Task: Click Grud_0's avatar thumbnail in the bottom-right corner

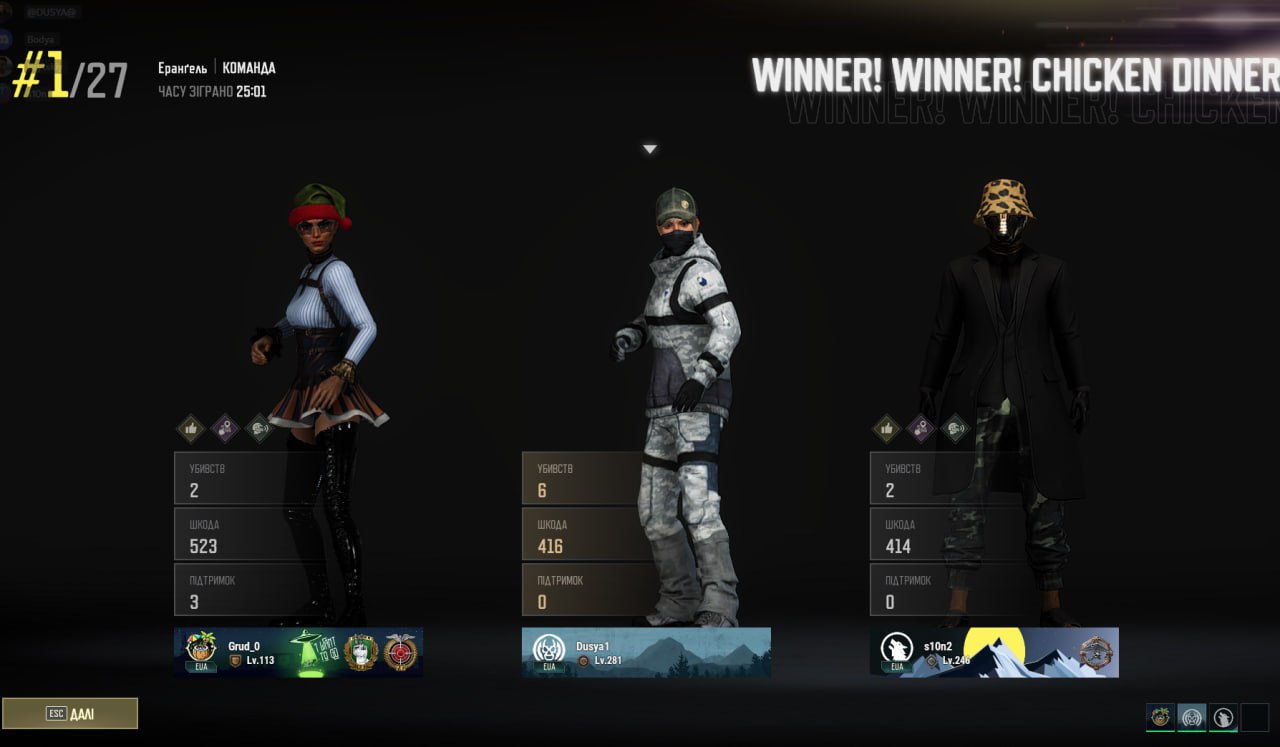Action: [1160, 716]
